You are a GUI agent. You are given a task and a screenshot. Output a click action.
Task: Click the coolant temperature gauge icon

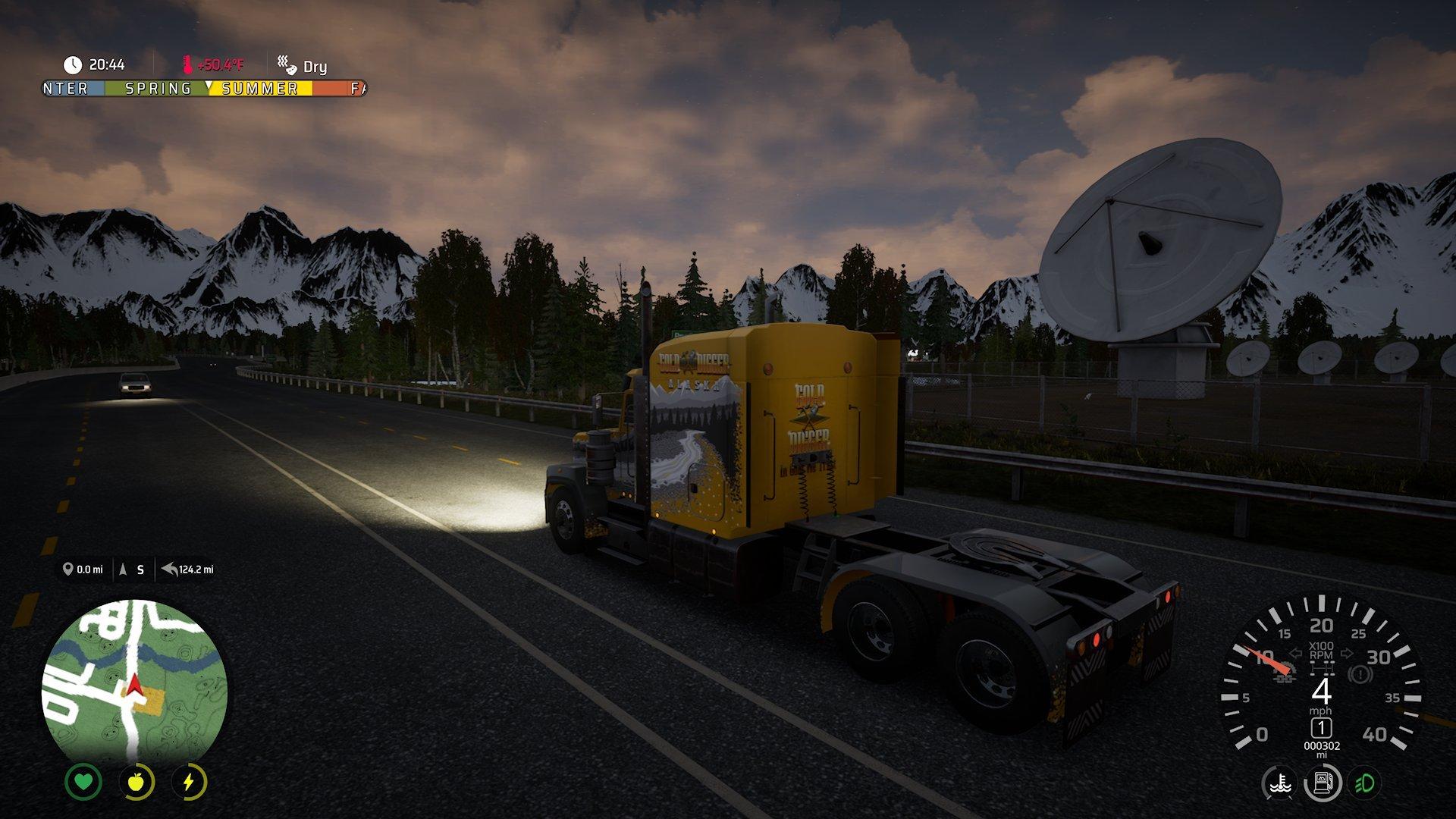tap(1279, 783)
